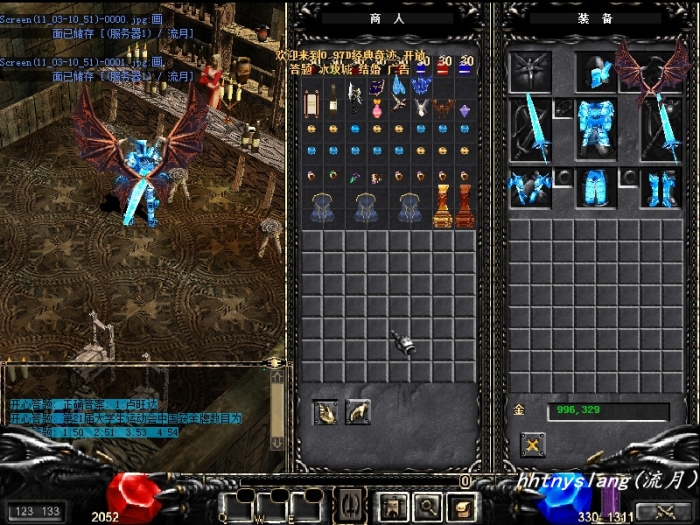Close the equipment panel with the X button

534,444
